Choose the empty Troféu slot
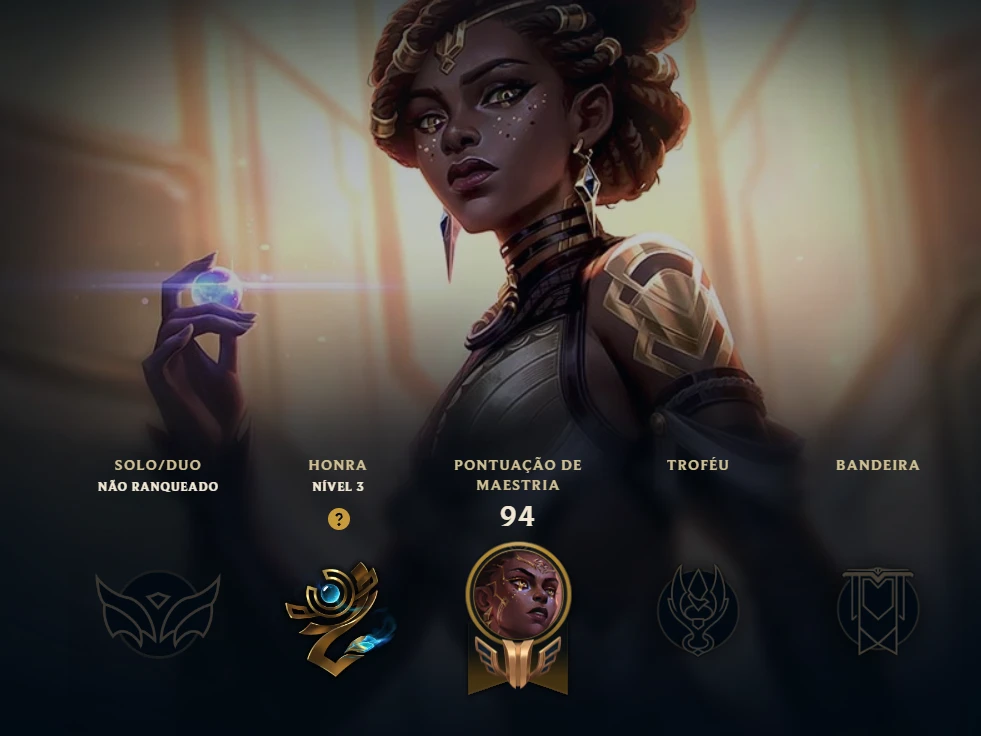Screen dimensions: 981x736 point(697,610)
